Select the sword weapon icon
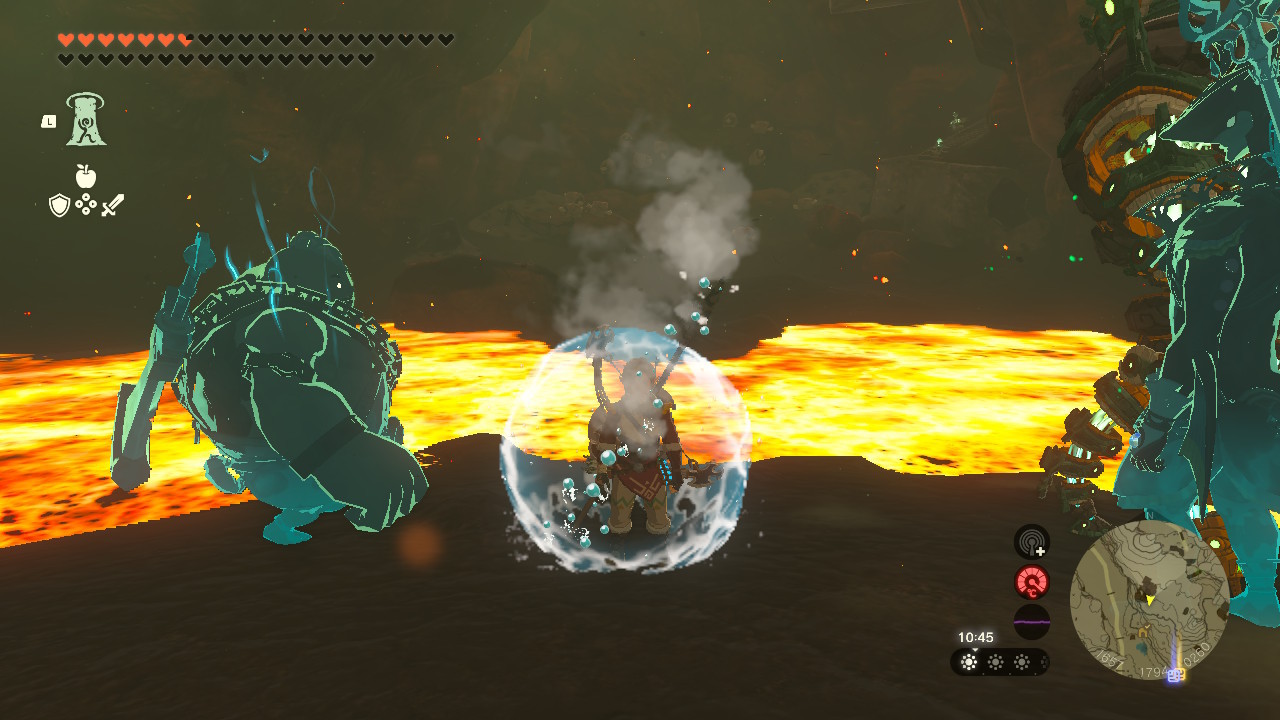Image resolution: width=1280 pixels, height=720 pixels. (x=112, y=206)
